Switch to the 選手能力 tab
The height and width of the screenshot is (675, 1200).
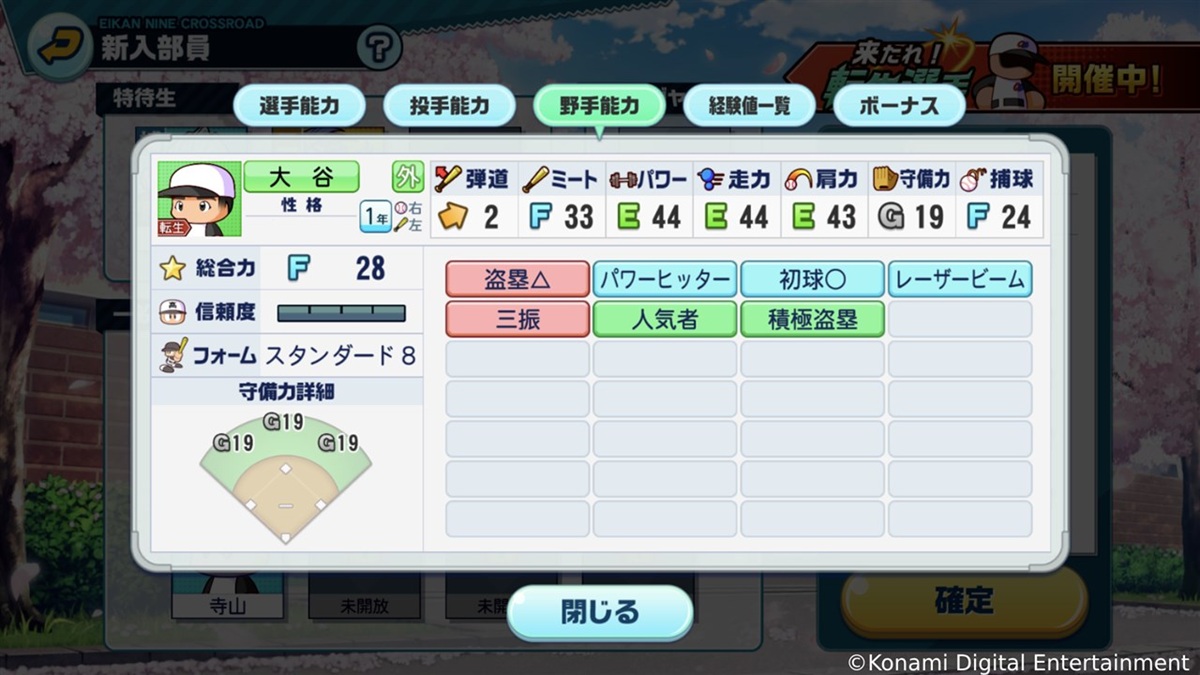coord(299,106)
